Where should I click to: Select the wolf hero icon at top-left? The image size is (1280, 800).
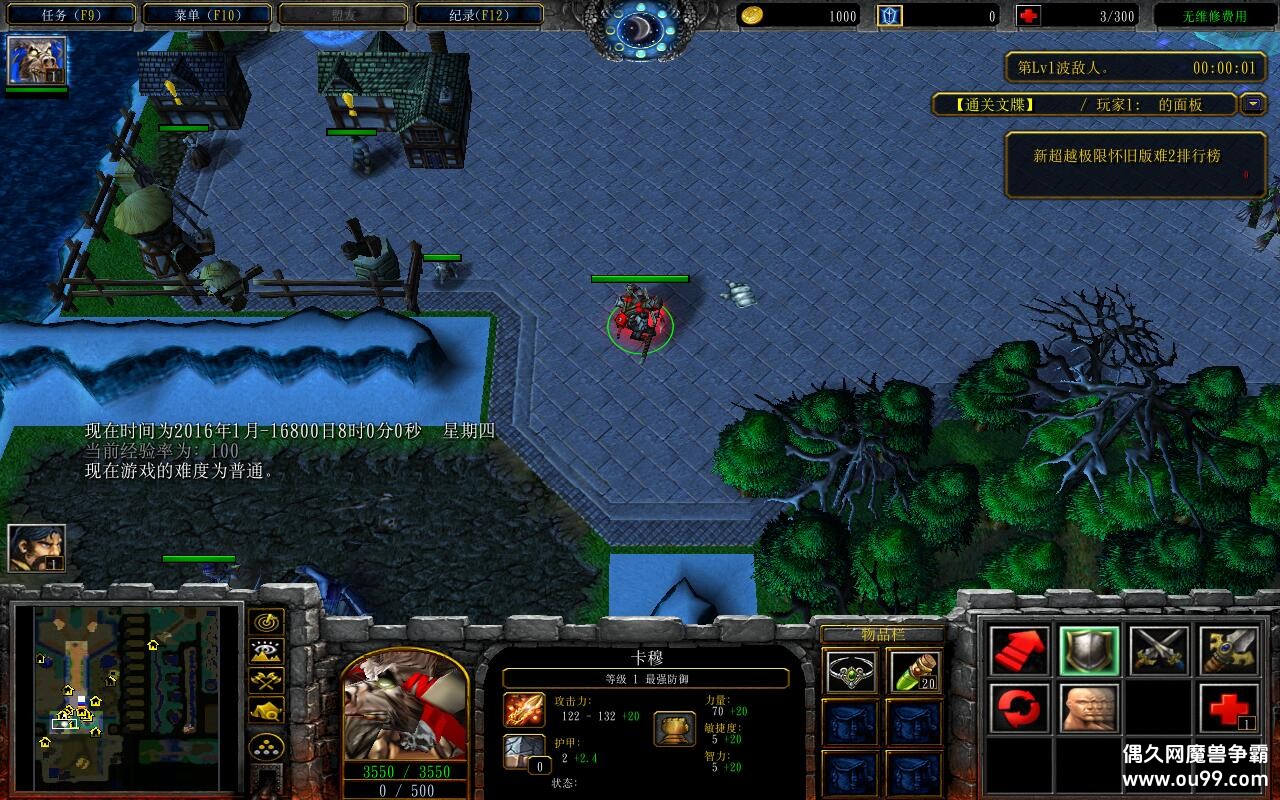tap(37, 60)
